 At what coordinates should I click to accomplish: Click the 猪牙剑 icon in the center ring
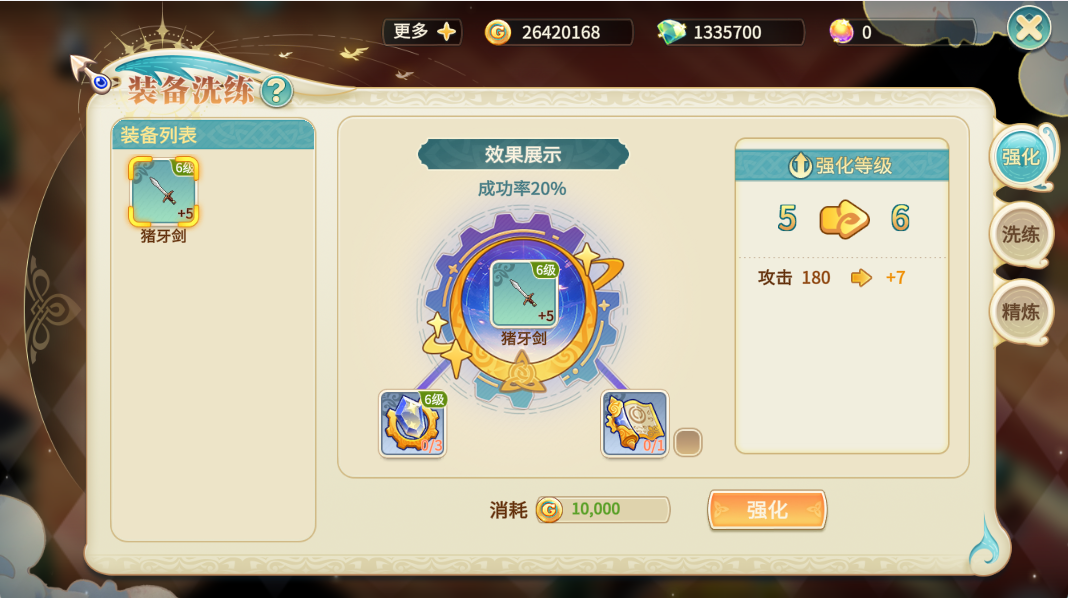click(524, 294)
